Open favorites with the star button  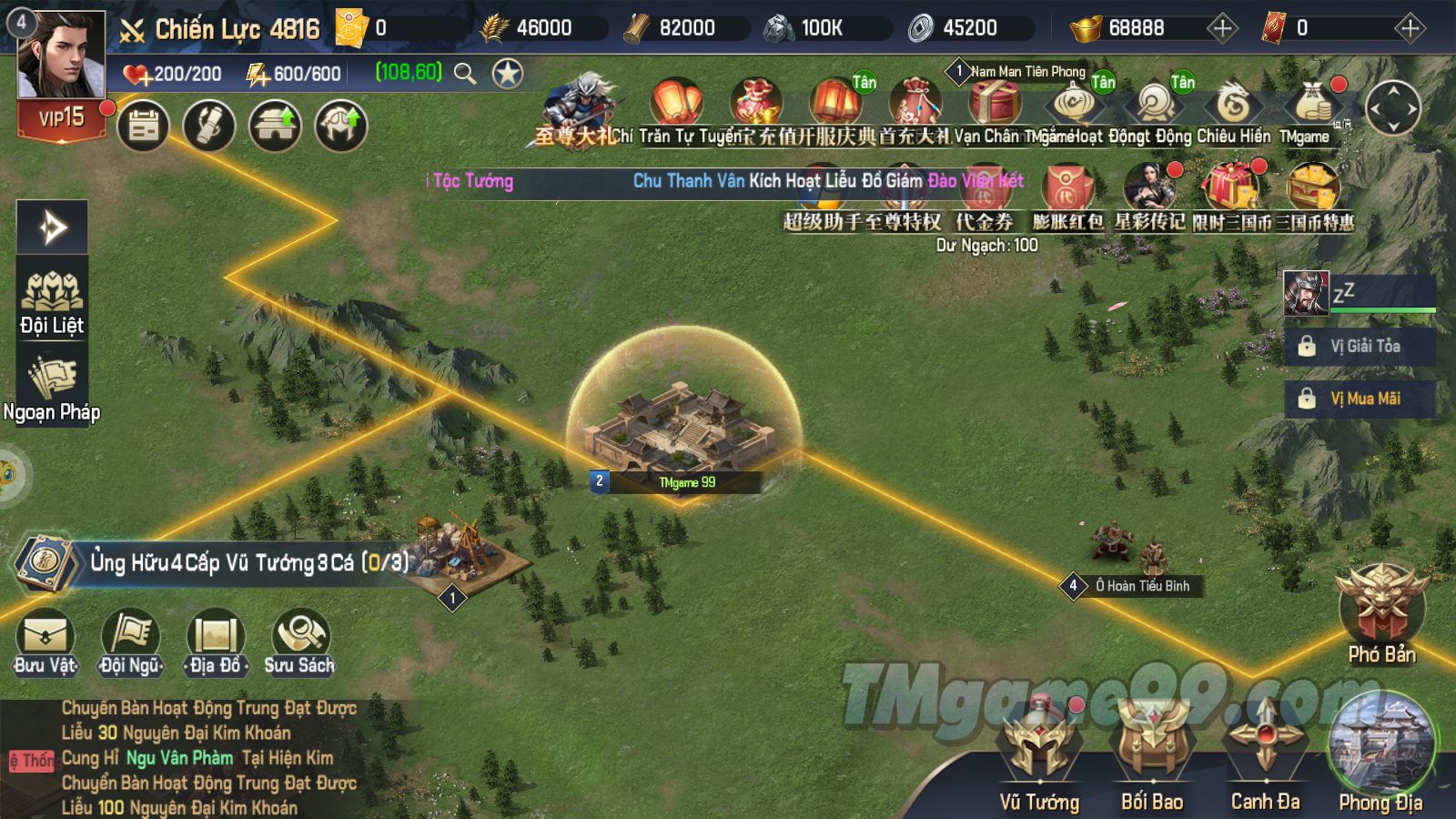[x=508, y=73]
